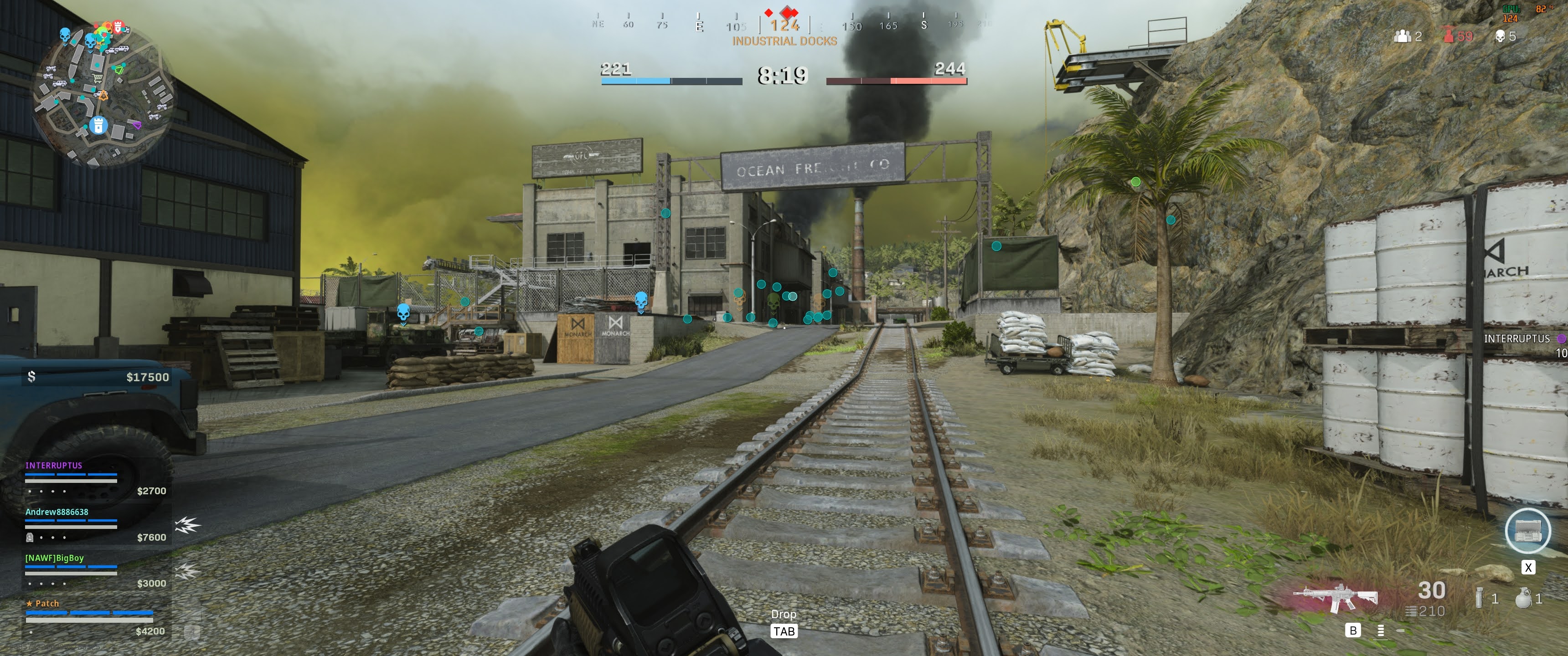The height and width of the screenshot is (656, 1568).
Task: Select Andrew8886638 squad member row
Action: (57, 512)
